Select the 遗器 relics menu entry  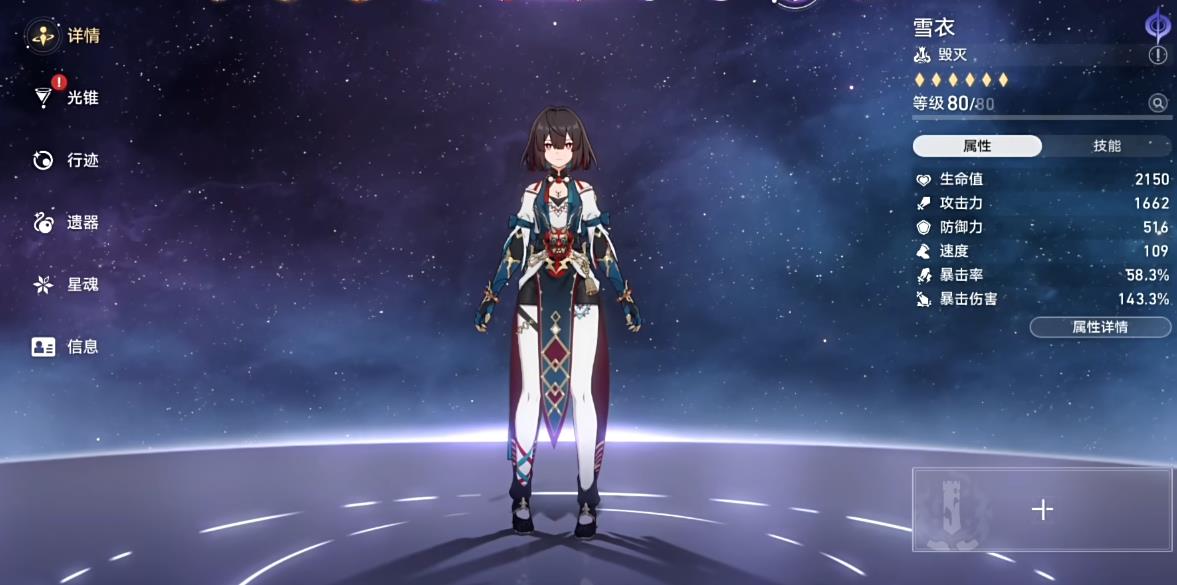pos(66,222)
